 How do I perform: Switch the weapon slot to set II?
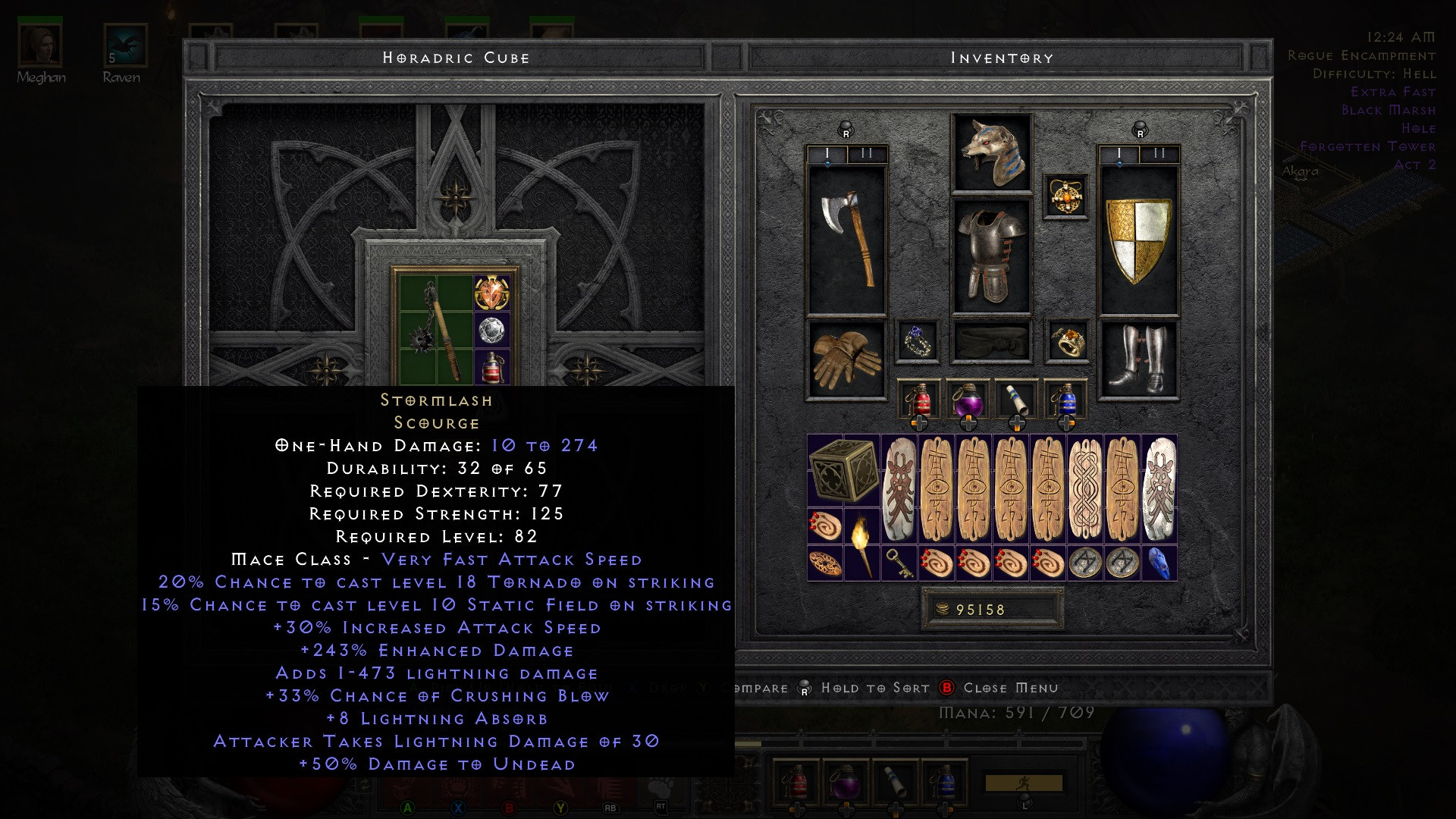tap(864, 152)
